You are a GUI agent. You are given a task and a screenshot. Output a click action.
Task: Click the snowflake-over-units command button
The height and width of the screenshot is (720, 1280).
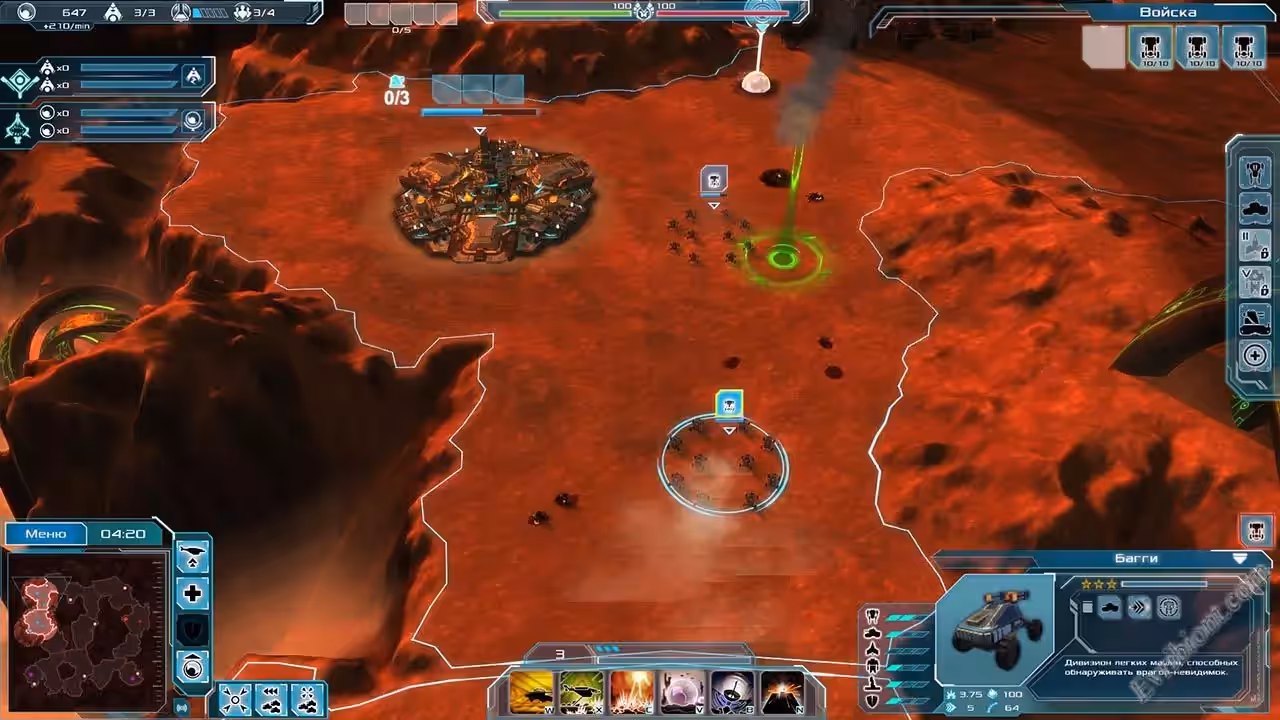307,700
